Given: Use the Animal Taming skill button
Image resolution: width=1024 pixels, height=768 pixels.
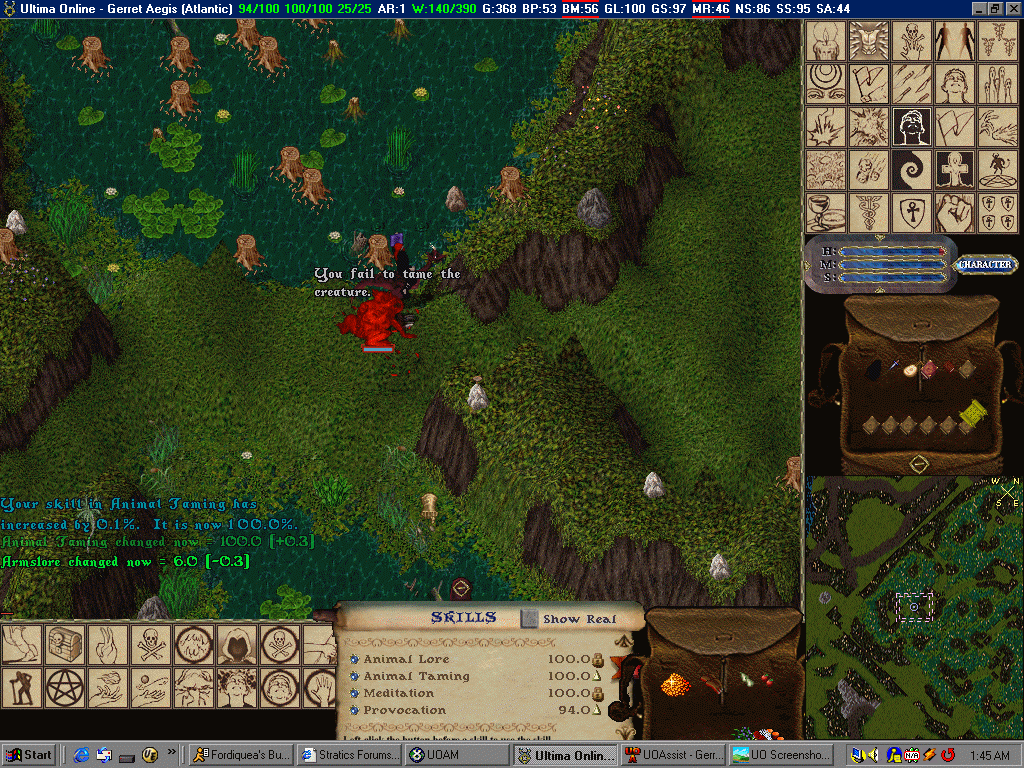Looking at the screenshot, I should (x=354, y=677).
